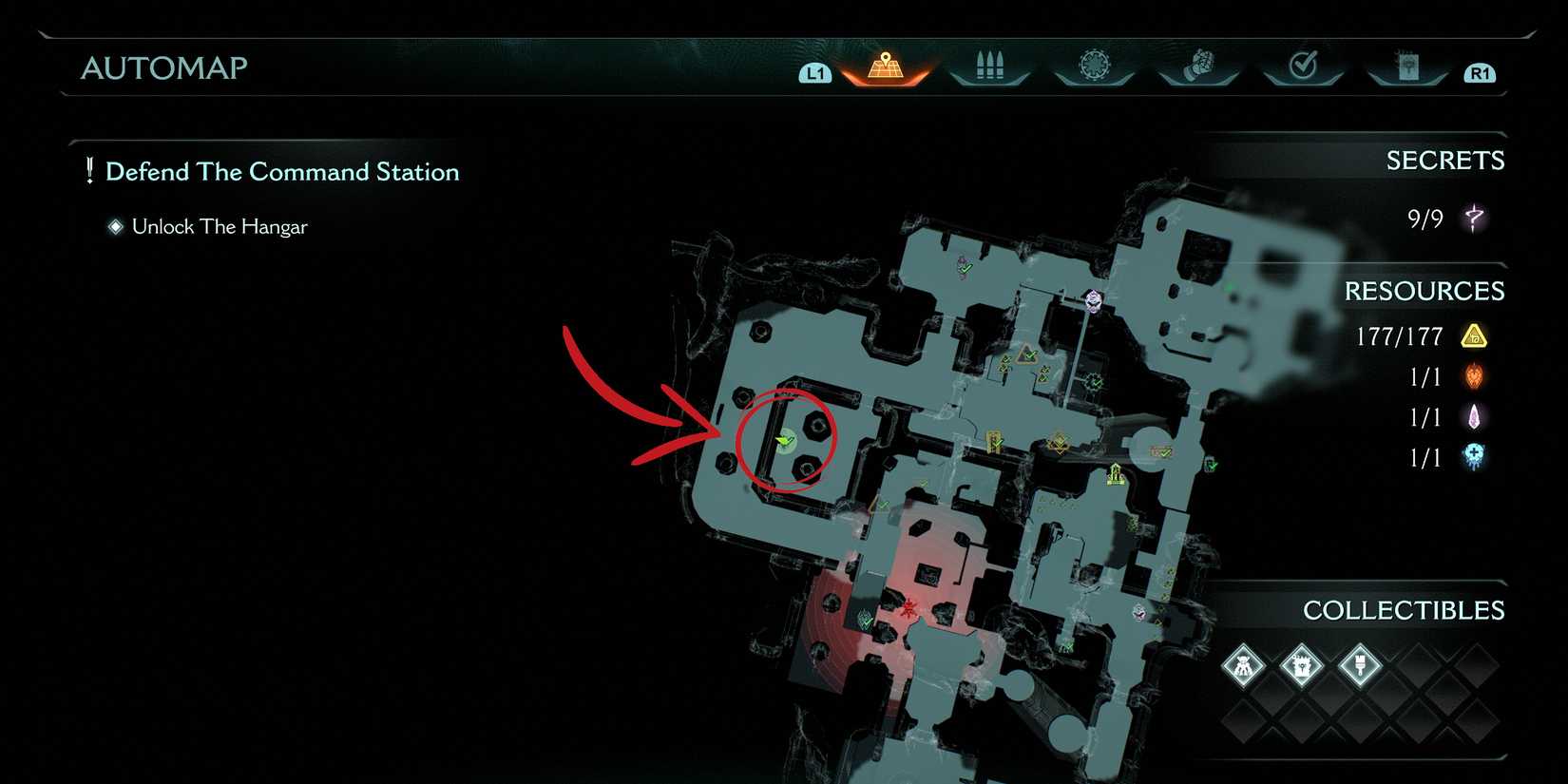Select the Cheat Code collectible diamond
This screenshot has height=784, width=1568.
click(x=1301, y=665)
